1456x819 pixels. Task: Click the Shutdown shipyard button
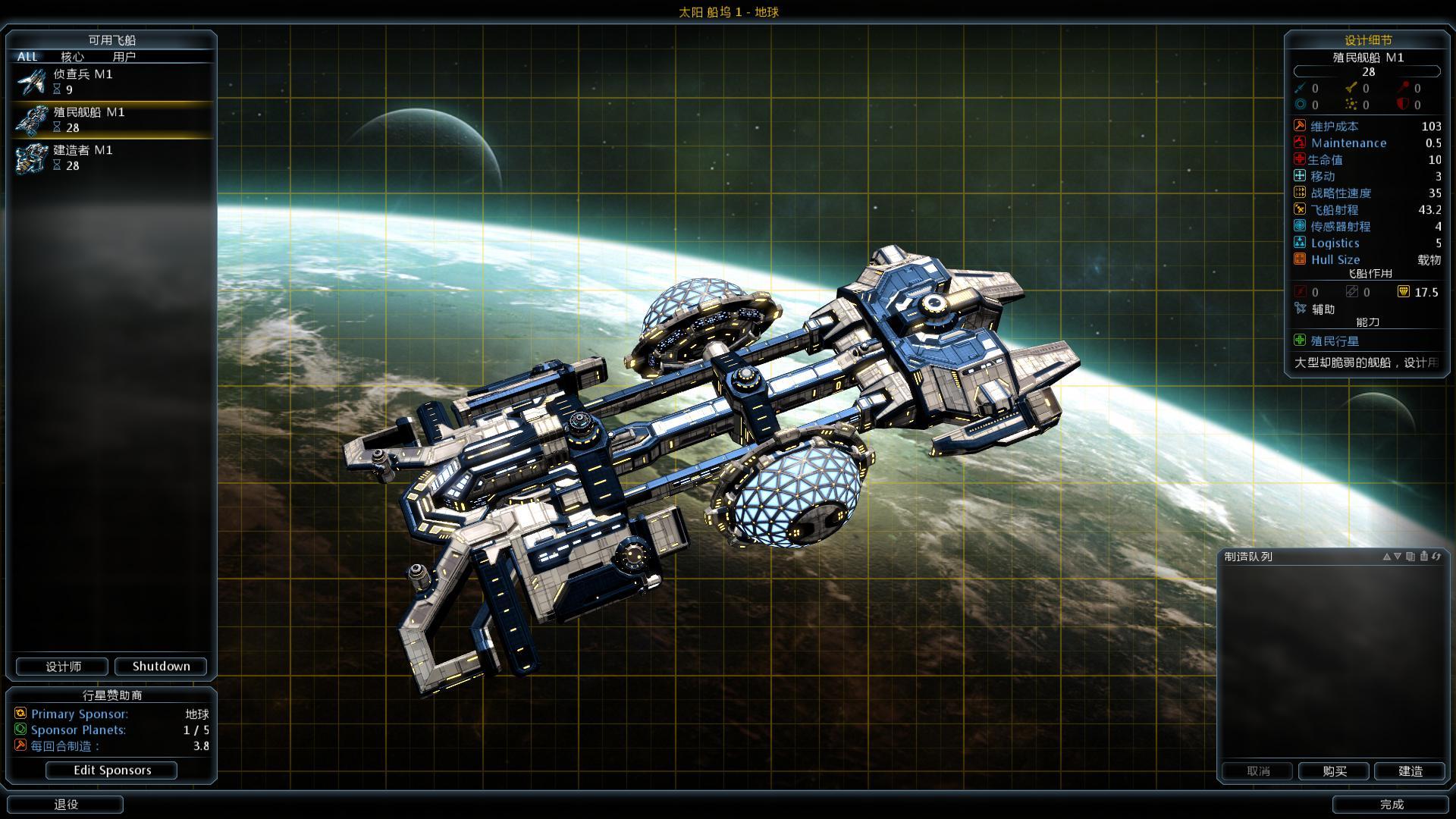(x=161, y=666)
